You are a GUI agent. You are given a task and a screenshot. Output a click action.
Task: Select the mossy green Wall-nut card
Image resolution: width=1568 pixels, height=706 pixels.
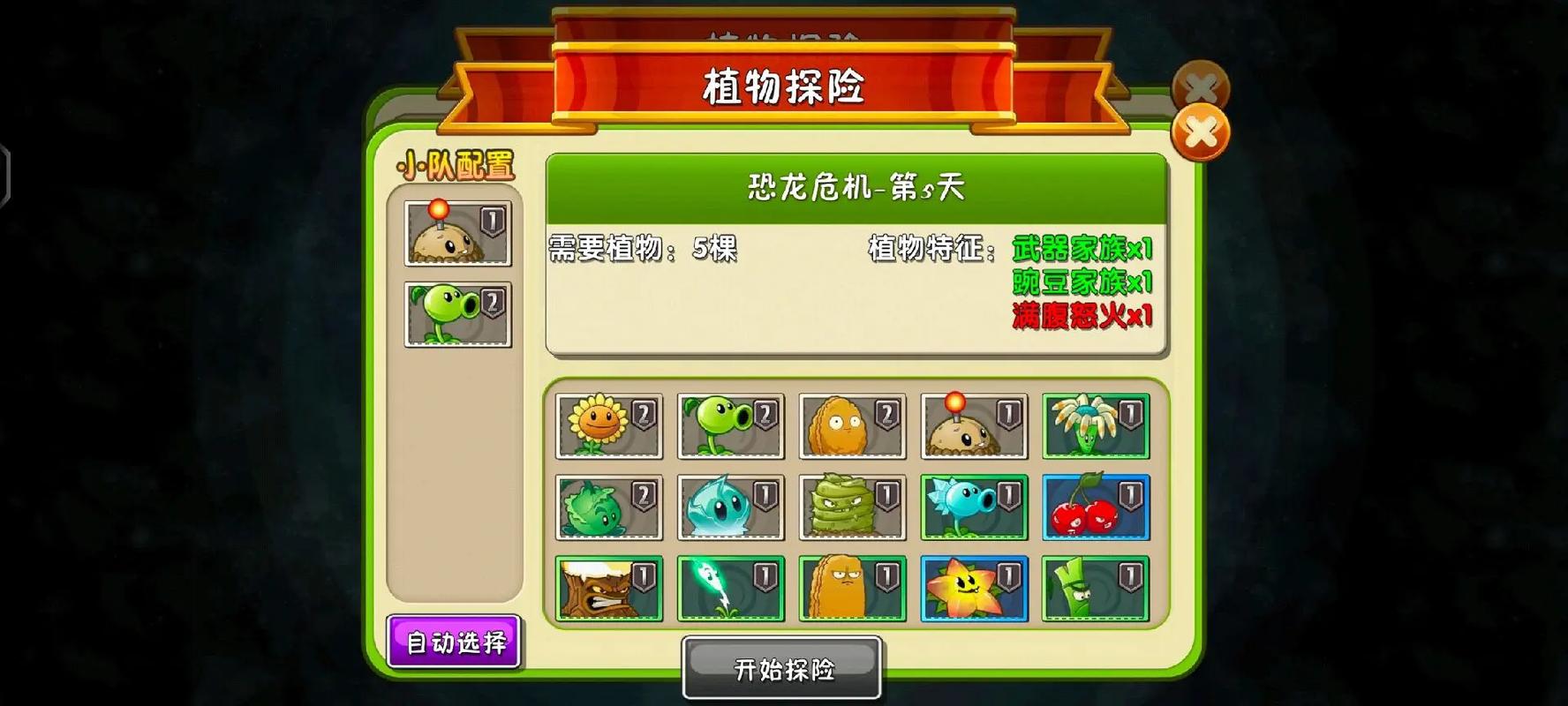(852, 507)
